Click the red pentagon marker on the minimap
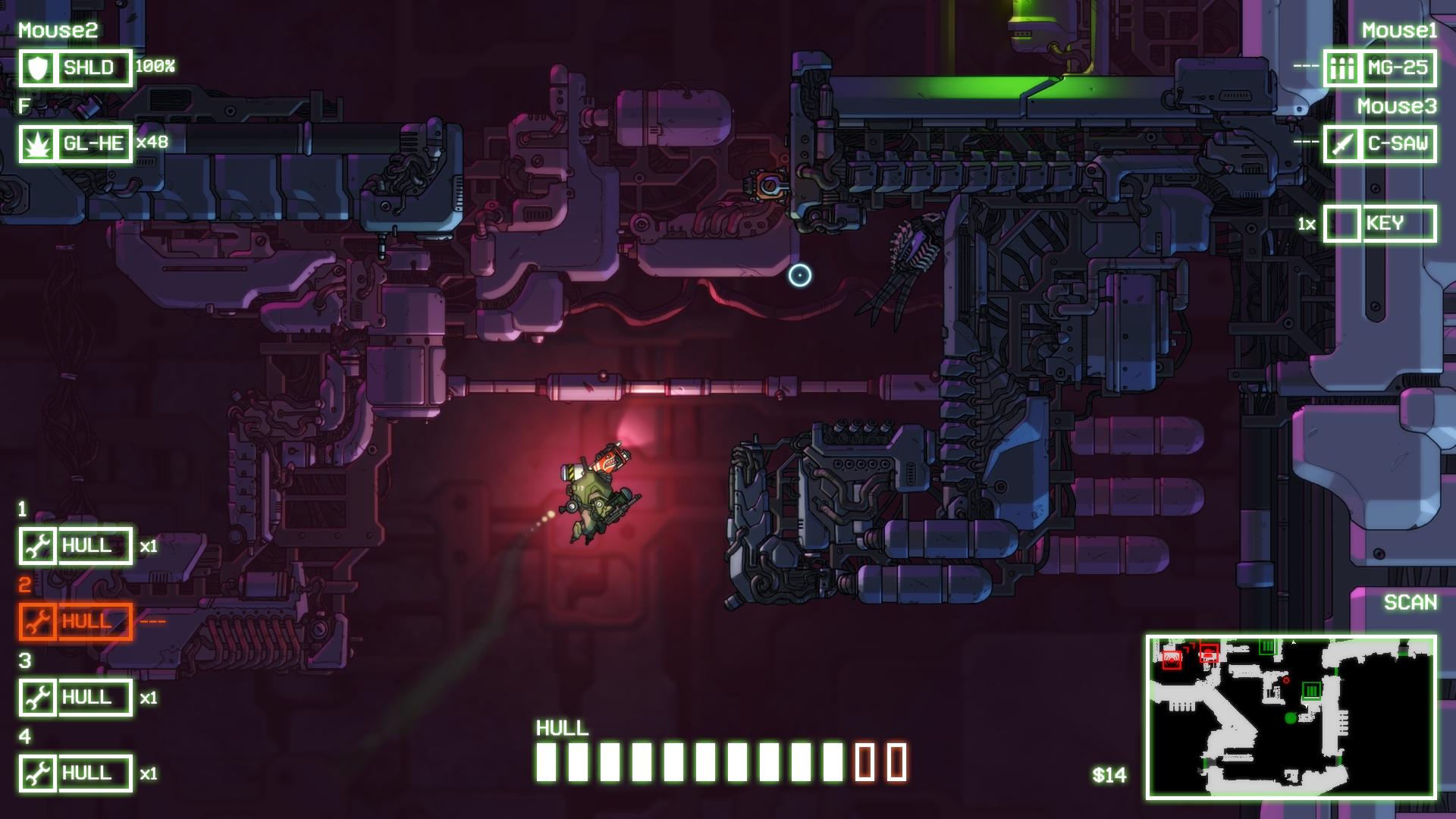The width and height of the screenshot is (1456, 819). (1286, 680)
